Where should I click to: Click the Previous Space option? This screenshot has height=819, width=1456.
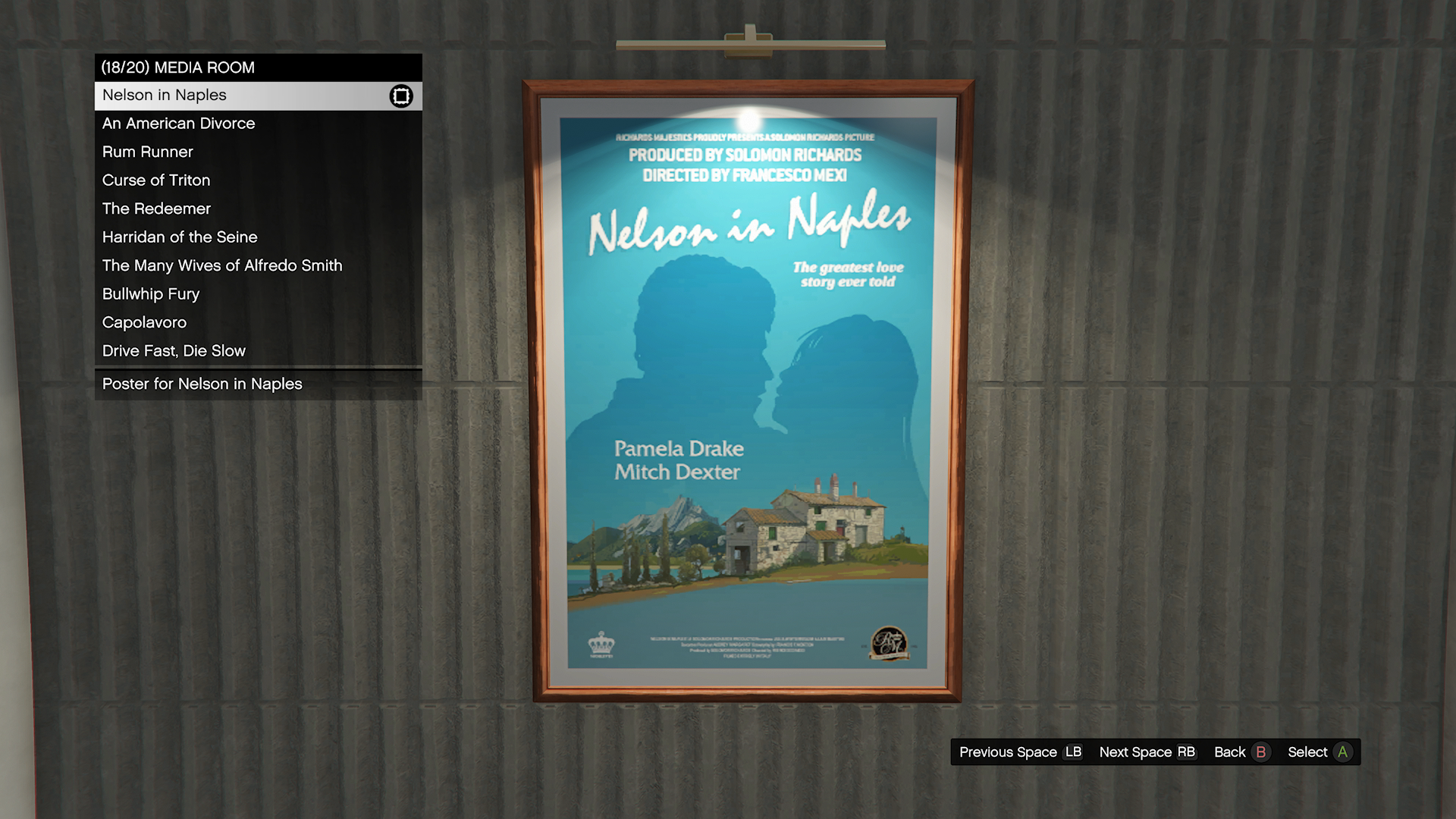pyautogui.click(x=1020, y=752)
